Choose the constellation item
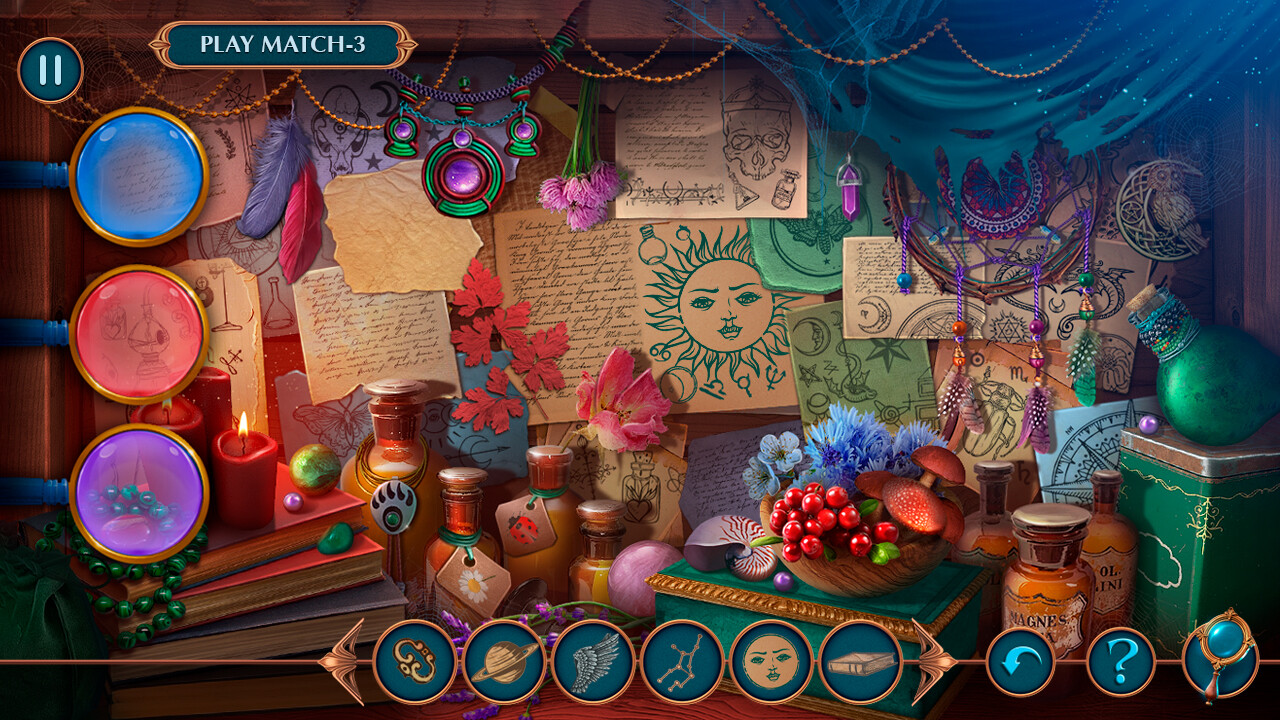 point(682,662)
